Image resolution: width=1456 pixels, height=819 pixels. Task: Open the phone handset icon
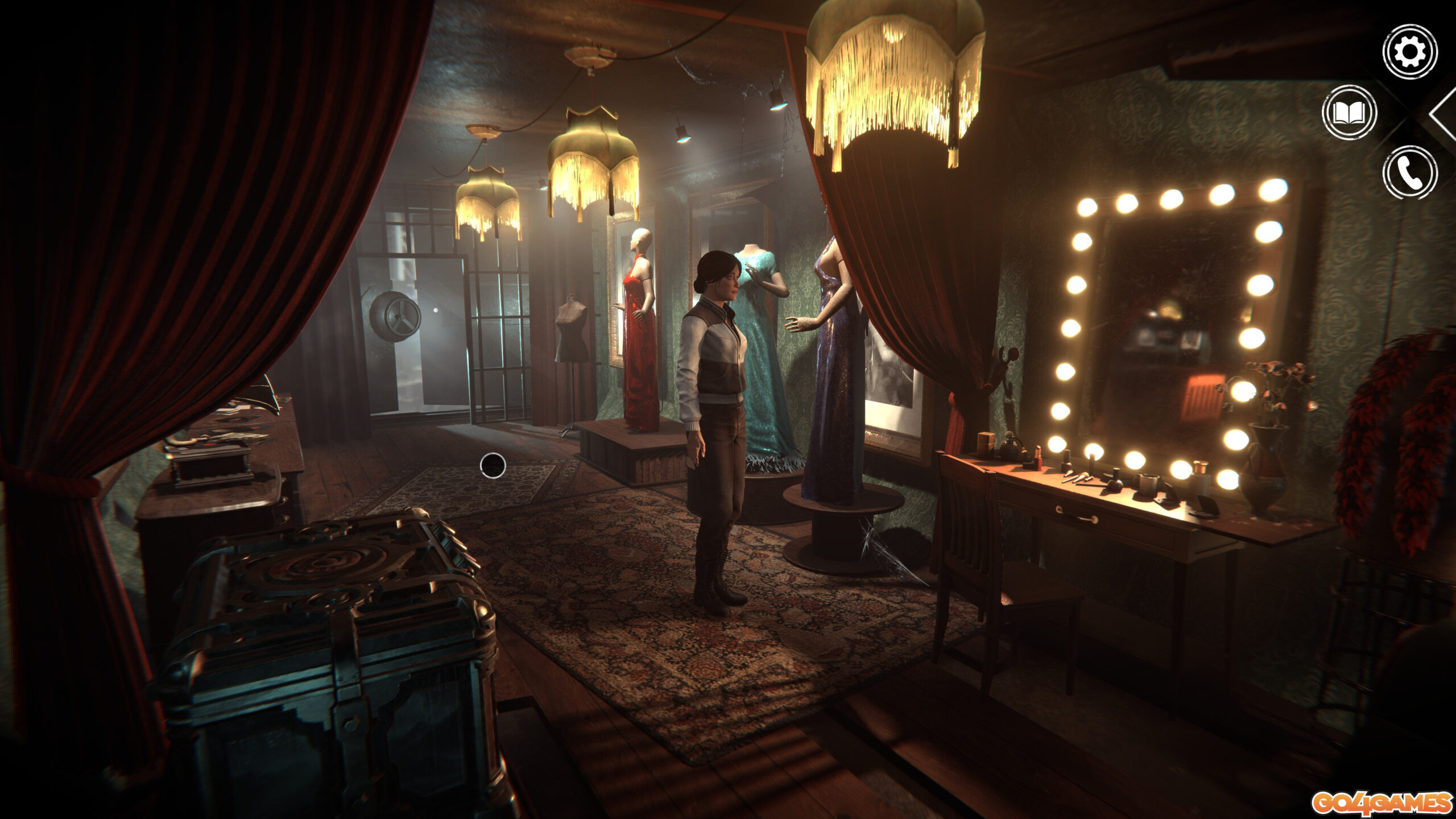pos(1409,172)
